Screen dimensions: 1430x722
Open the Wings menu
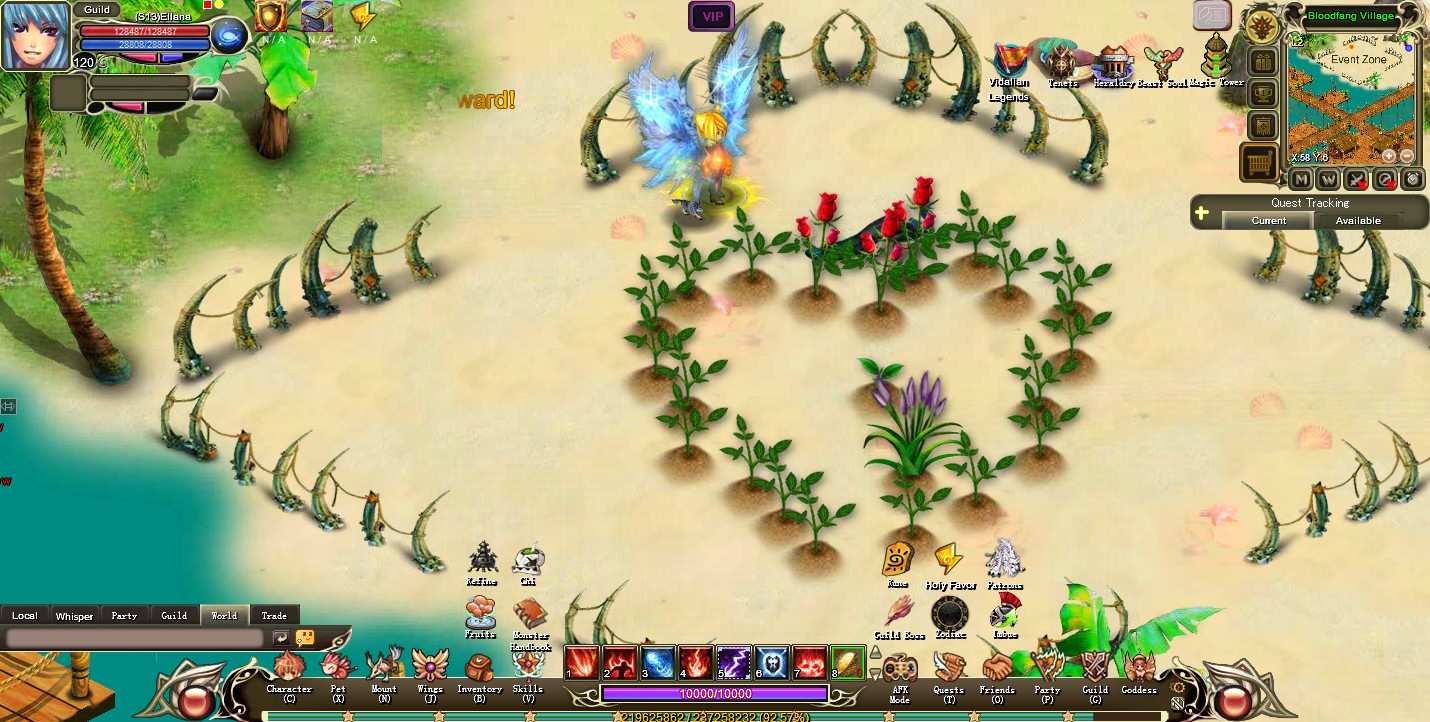click(x=430, y=667)
